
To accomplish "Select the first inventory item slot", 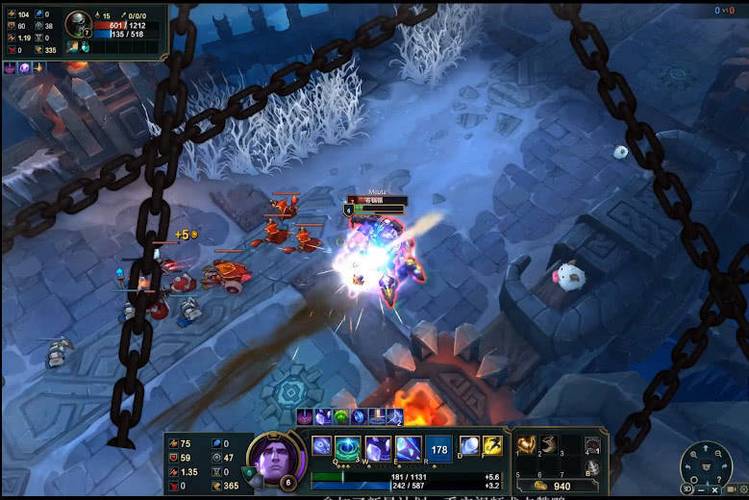I will [x=525, y=445].
